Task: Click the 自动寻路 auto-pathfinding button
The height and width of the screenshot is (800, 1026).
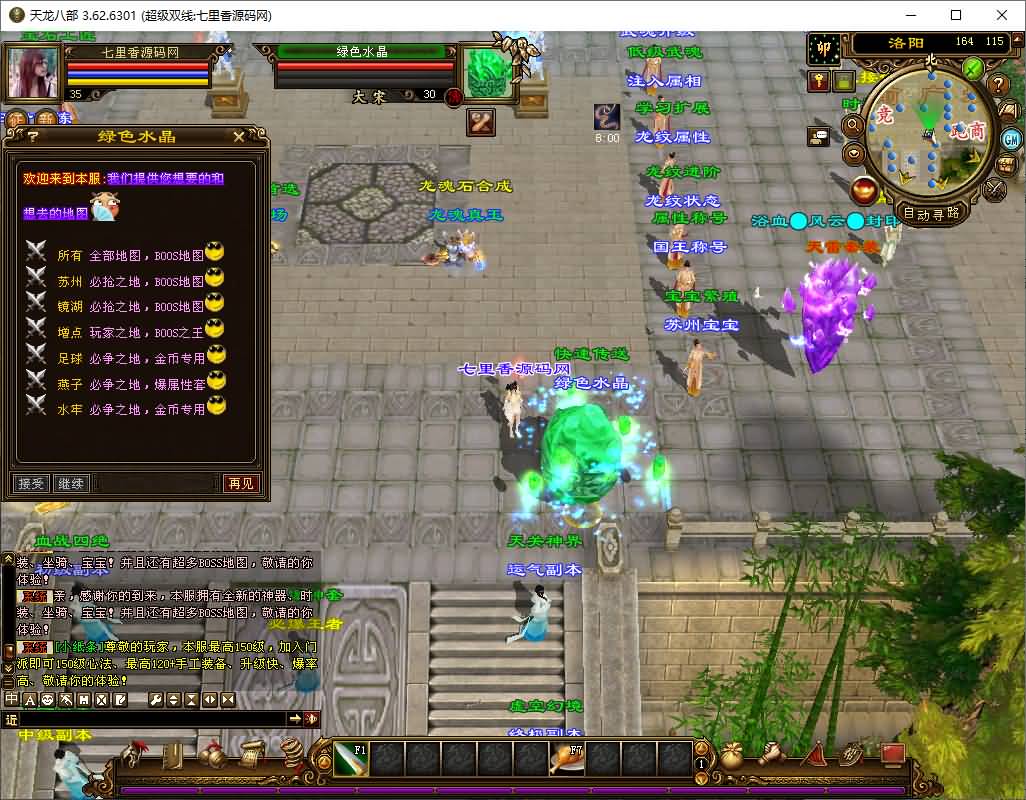Action: pos(931,212)
